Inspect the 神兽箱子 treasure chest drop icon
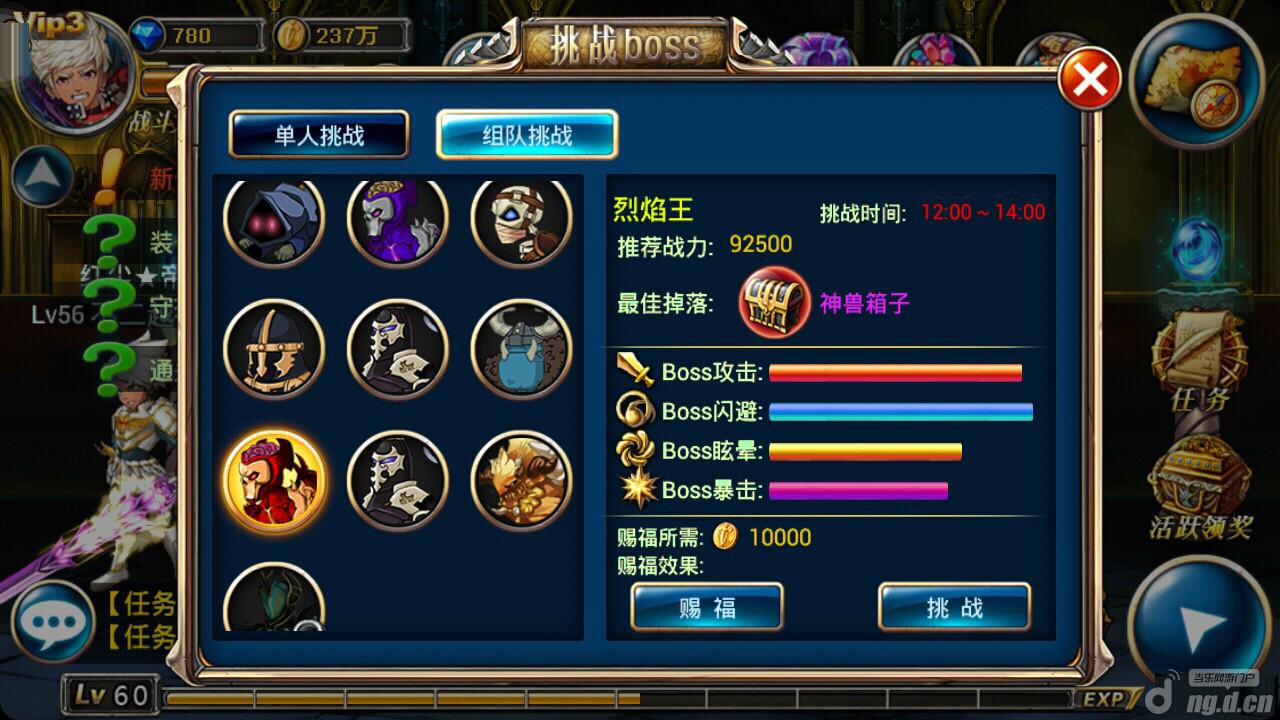1280x720 pixels. click(775, 303)
